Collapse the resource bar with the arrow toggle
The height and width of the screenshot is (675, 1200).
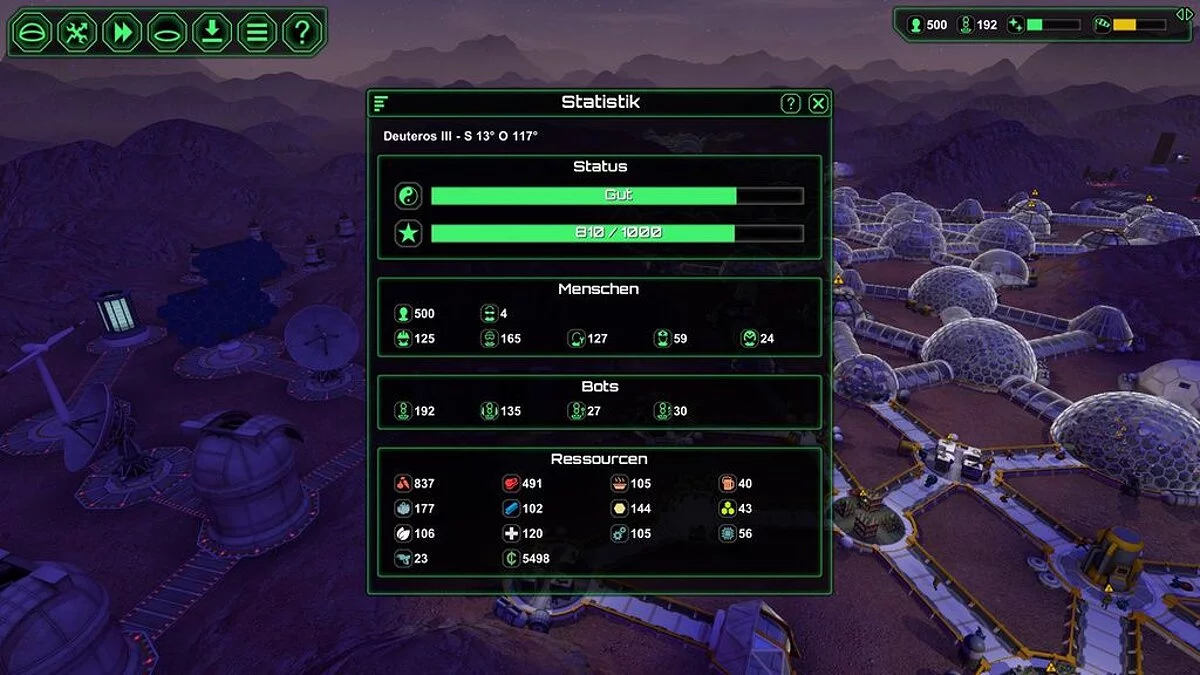(1184, 13)
